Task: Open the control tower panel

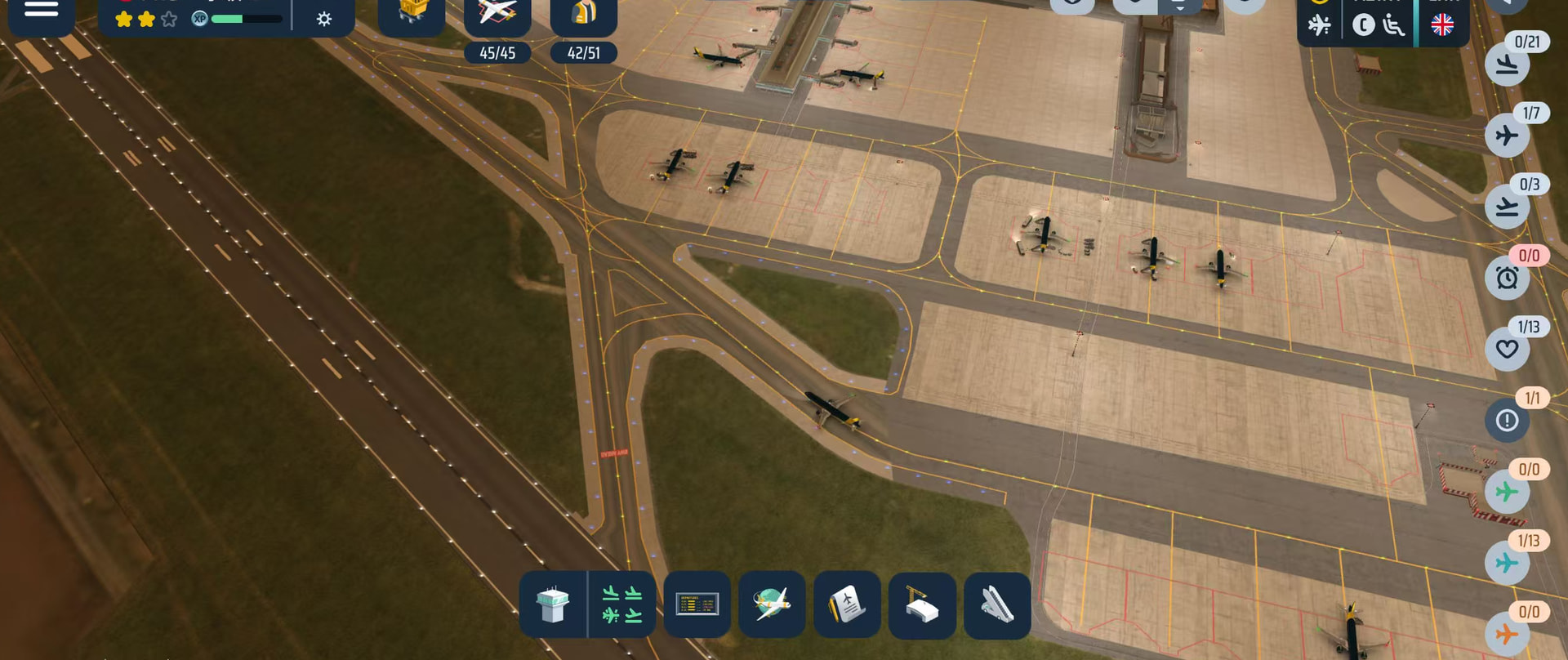Action: [x=553, y=605]
